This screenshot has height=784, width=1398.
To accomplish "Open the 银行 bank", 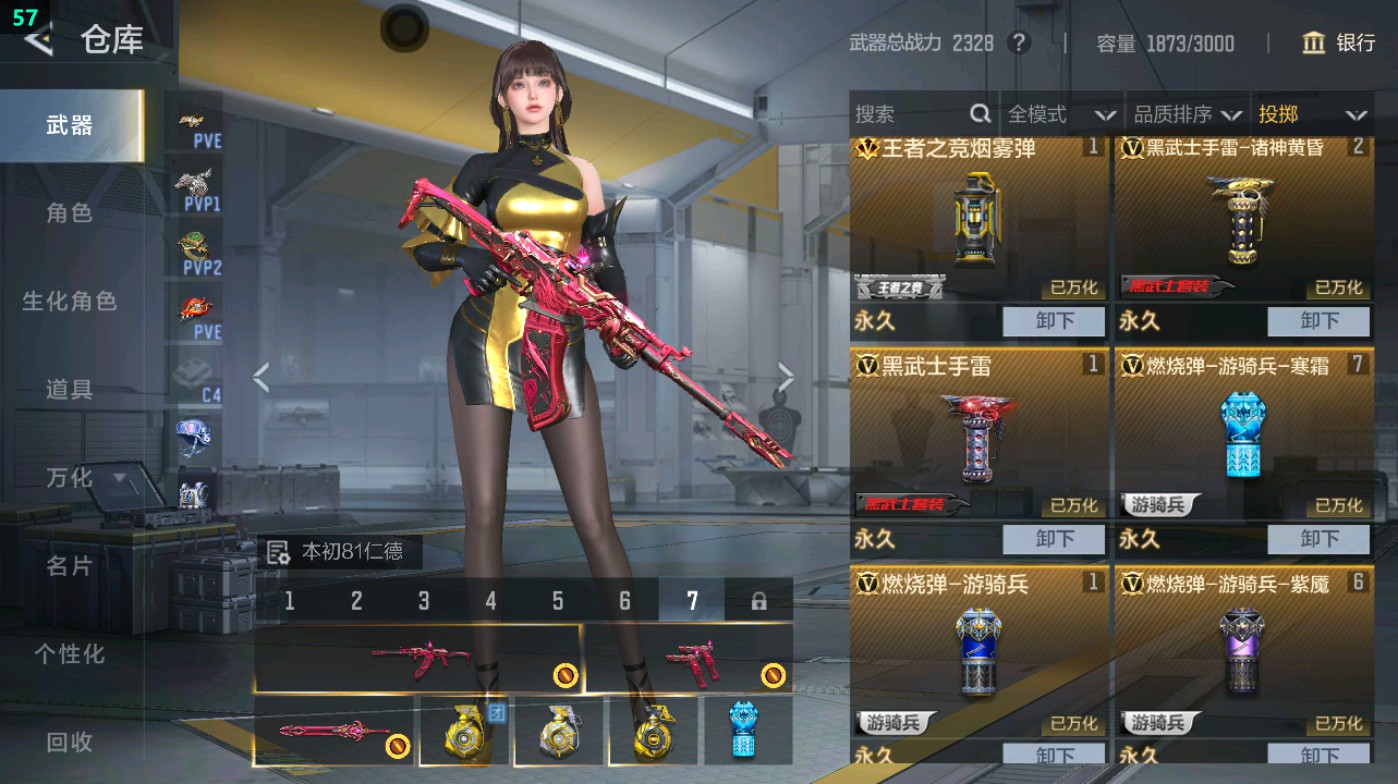I will (x=1341, y=43).
